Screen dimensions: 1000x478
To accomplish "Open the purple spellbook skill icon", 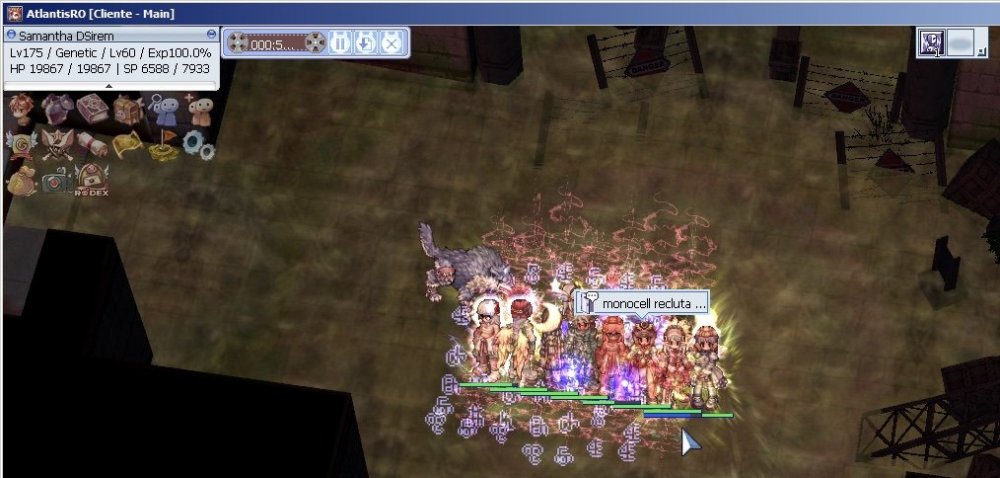I will [x=93, y=108].
